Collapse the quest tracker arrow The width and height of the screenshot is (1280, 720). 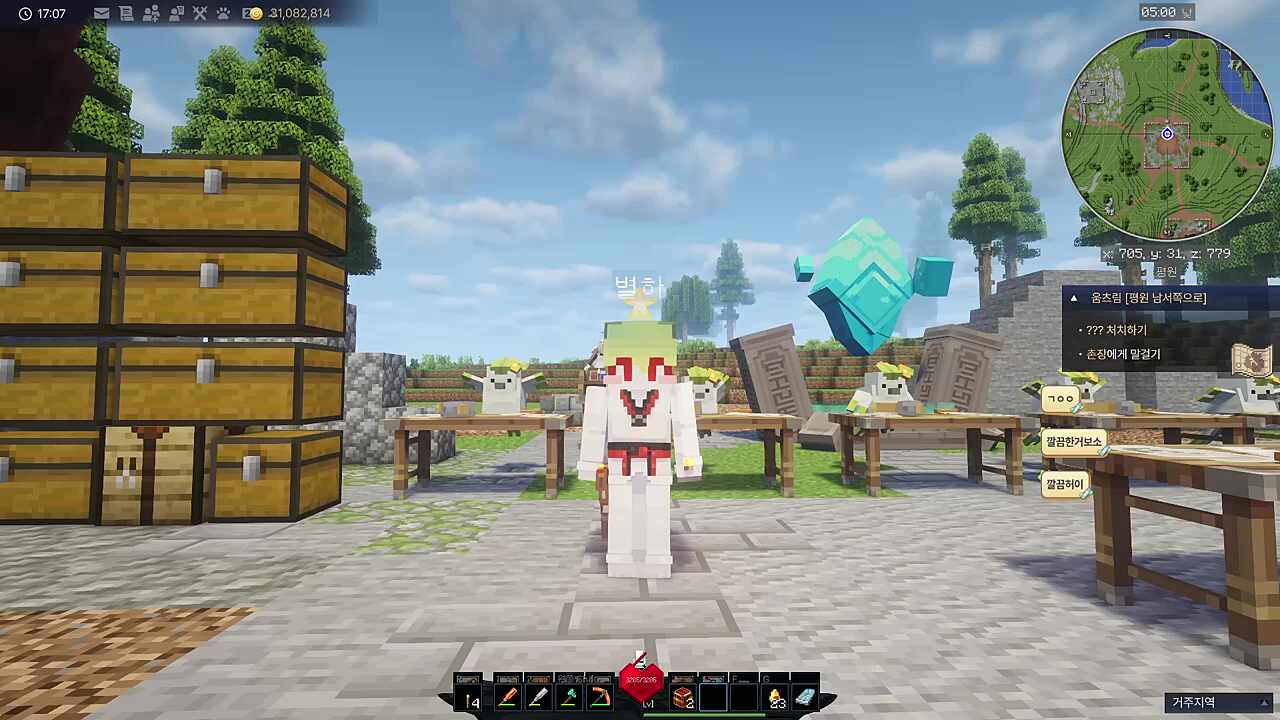coord(1074,298)
